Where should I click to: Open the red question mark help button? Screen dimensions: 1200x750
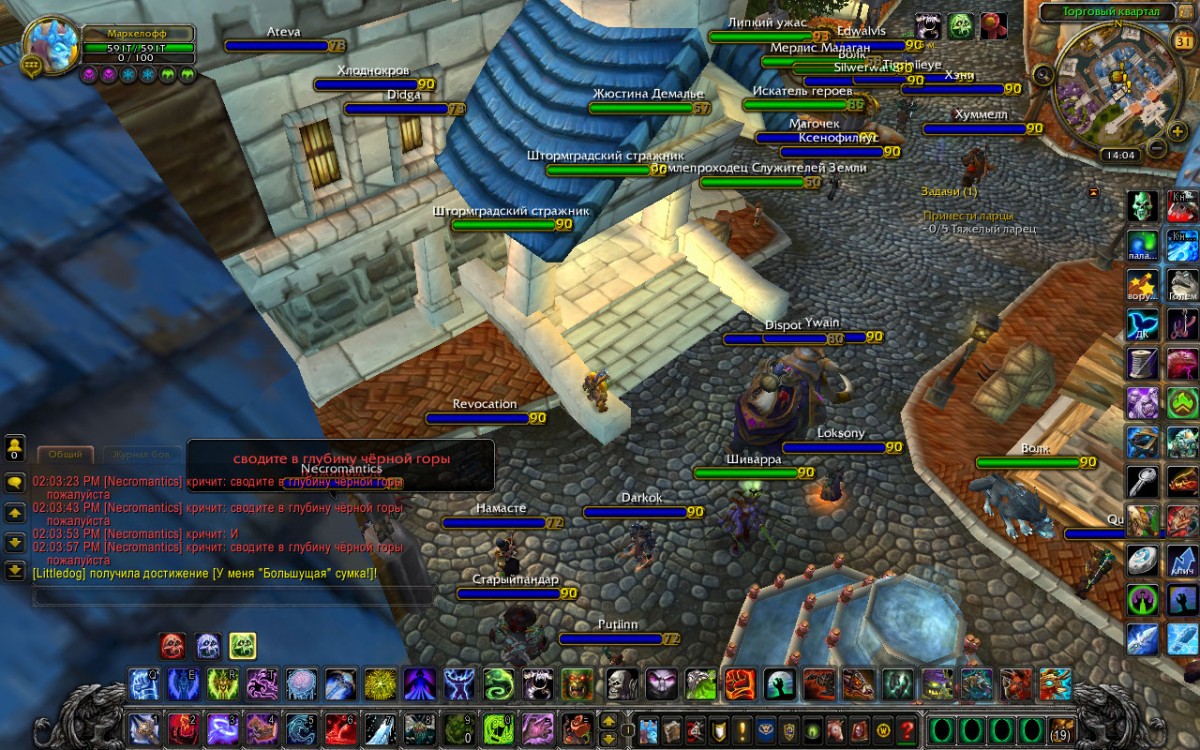[x=907, y=729]
